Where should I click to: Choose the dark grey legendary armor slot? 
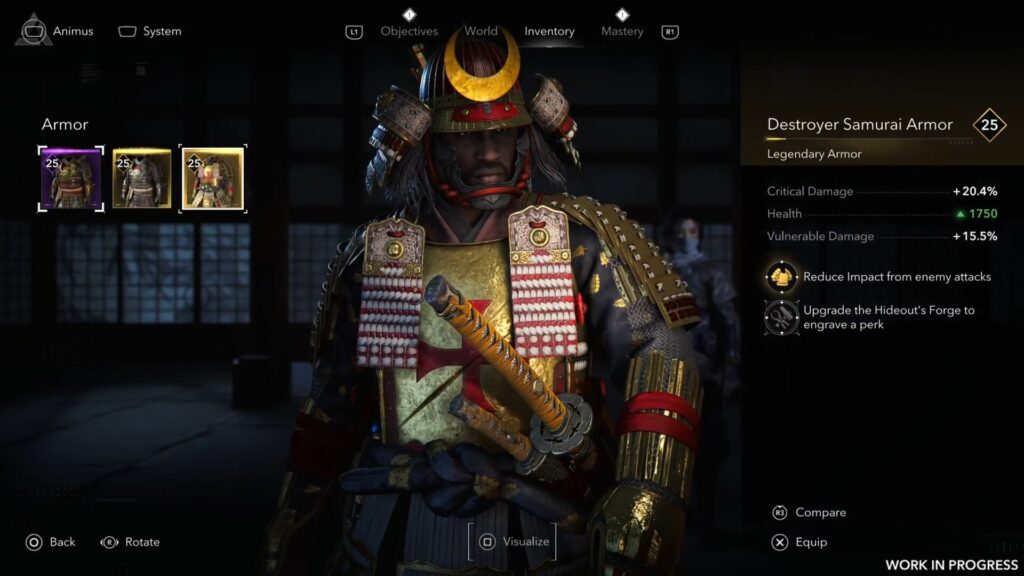click(x=141, y=178)
